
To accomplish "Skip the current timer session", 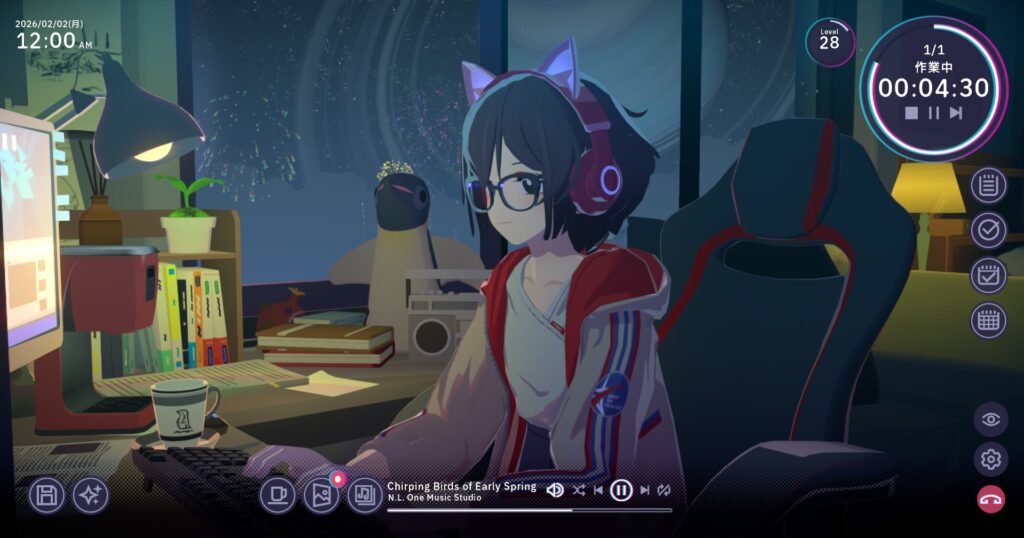I will 956,113.
